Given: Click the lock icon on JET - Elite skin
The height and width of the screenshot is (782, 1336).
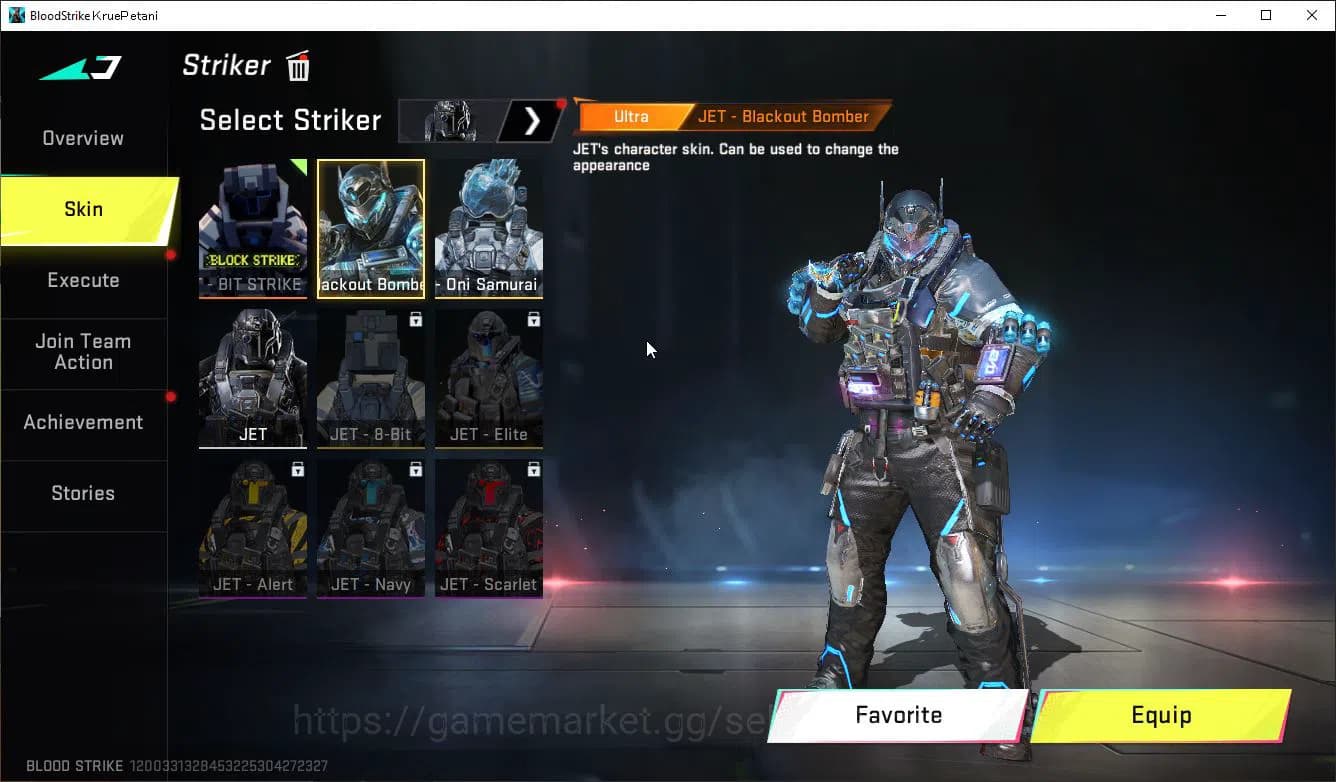Looking at the screenshot, I should coord(532,319).
